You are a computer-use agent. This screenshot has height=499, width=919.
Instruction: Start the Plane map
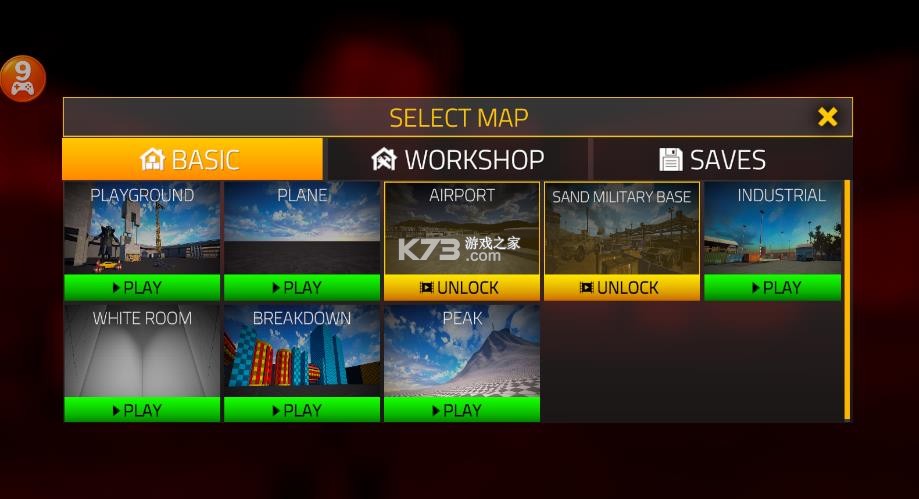click(x=302, y=288)
